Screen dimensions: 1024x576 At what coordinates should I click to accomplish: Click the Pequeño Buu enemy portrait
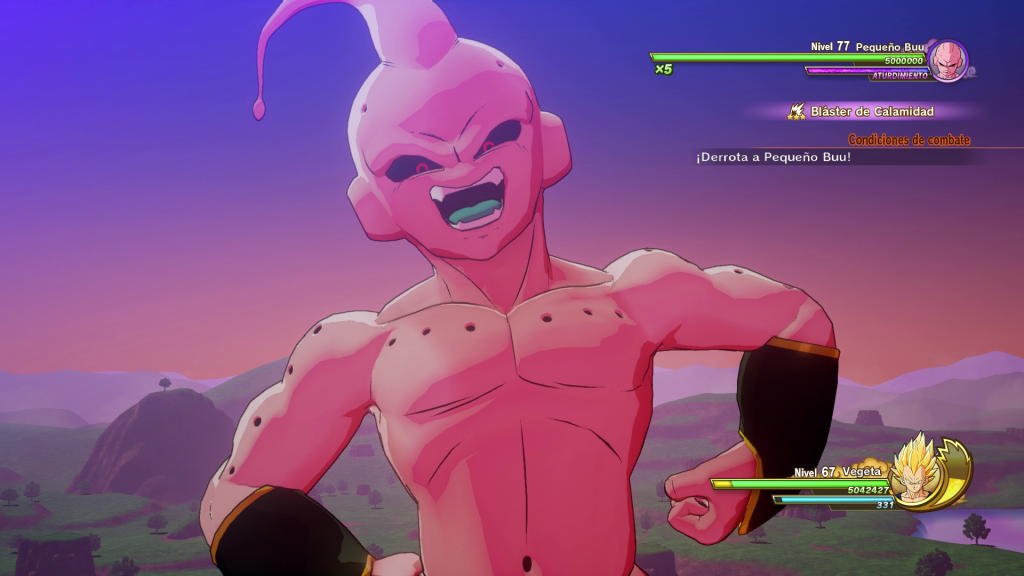point(947,60)
